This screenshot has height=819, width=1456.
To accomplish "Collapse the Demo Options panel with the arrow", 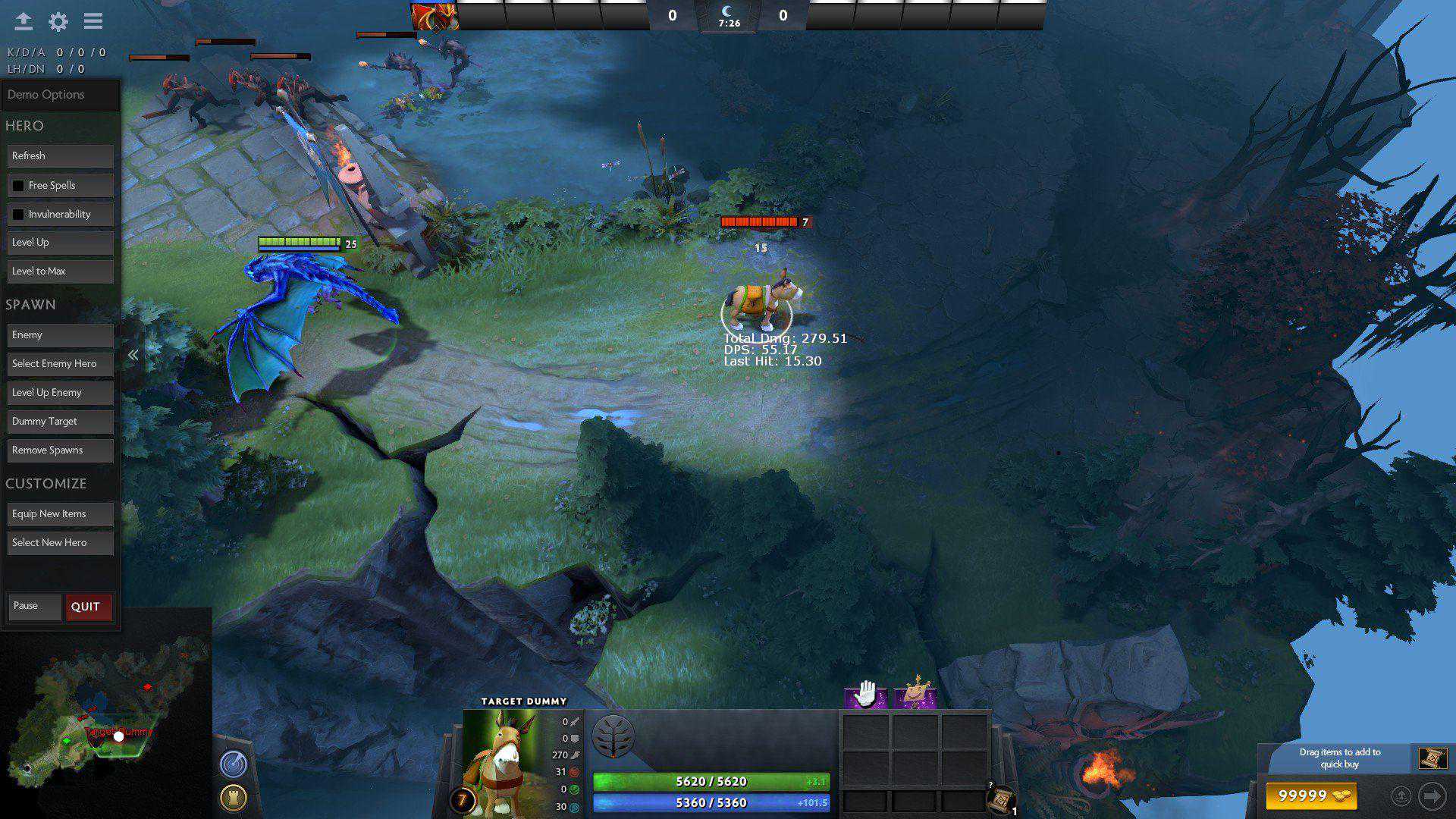I will point(133,353).
